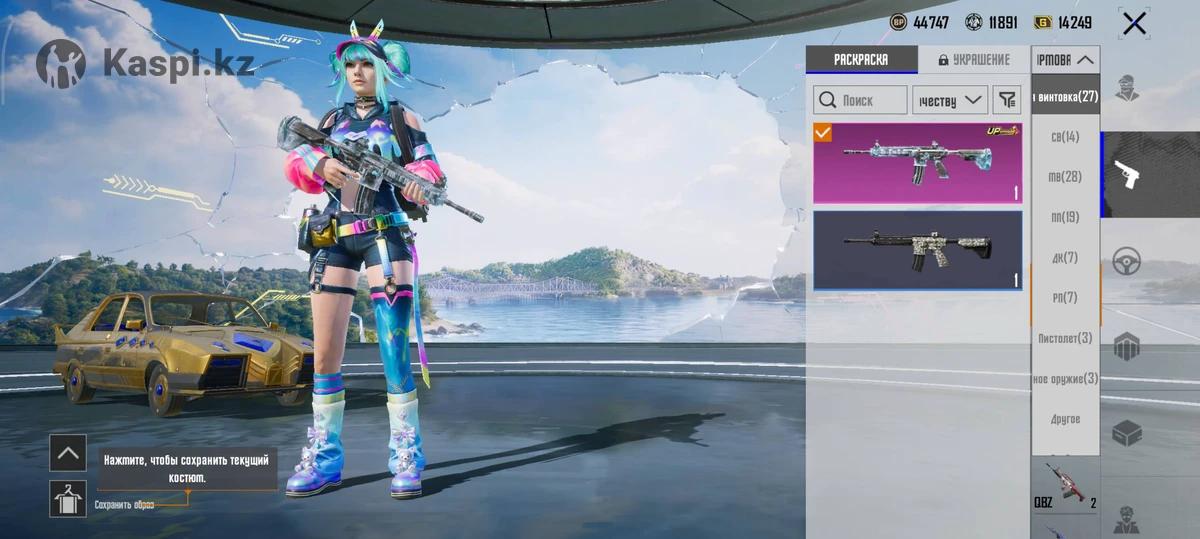The image size is (1200, 539).
Task: Expand the panel with the up-arrow button
Action: 68,453
